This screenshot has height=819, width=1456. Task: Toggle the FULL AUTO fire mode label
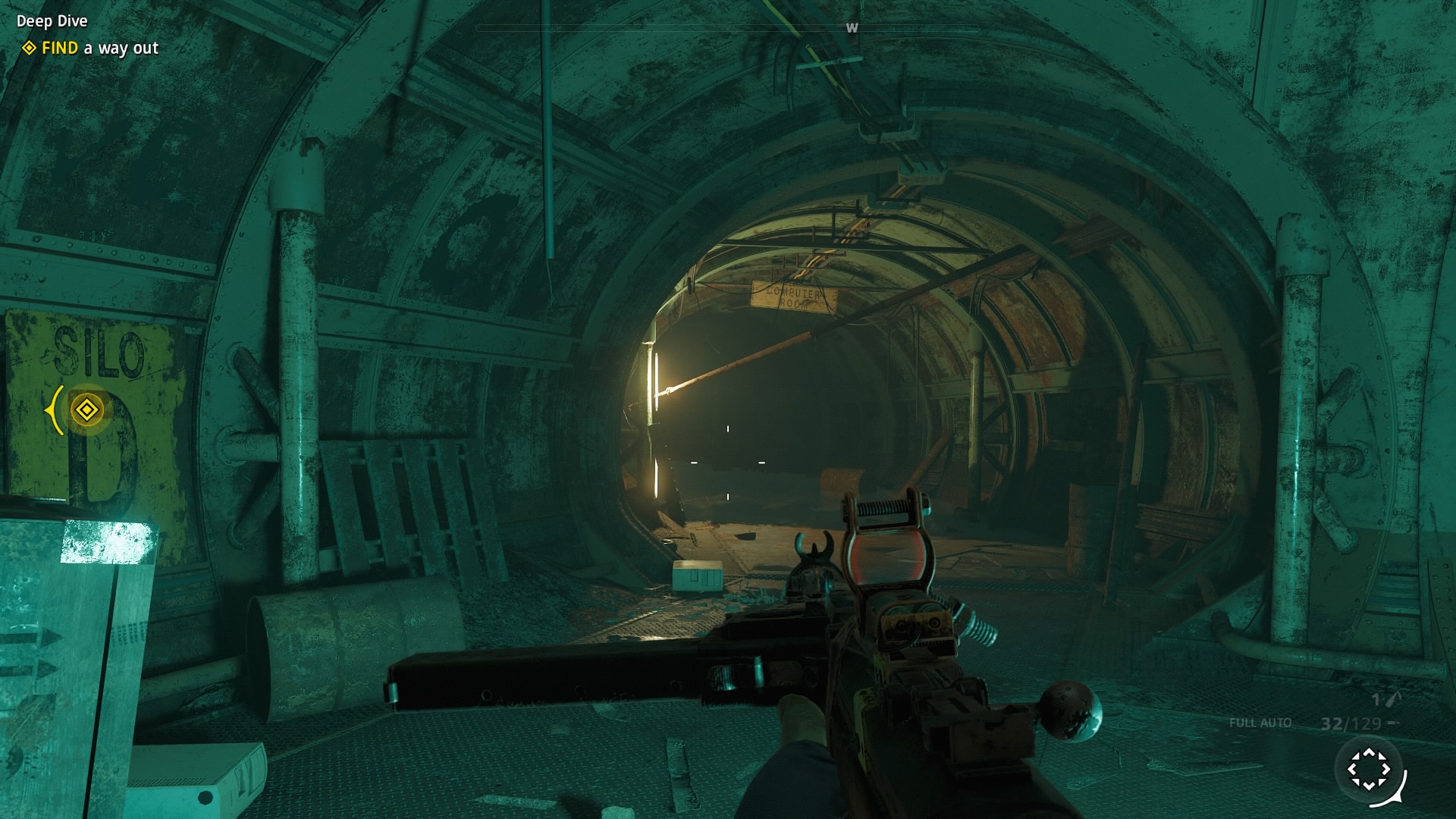(1260, 723)
